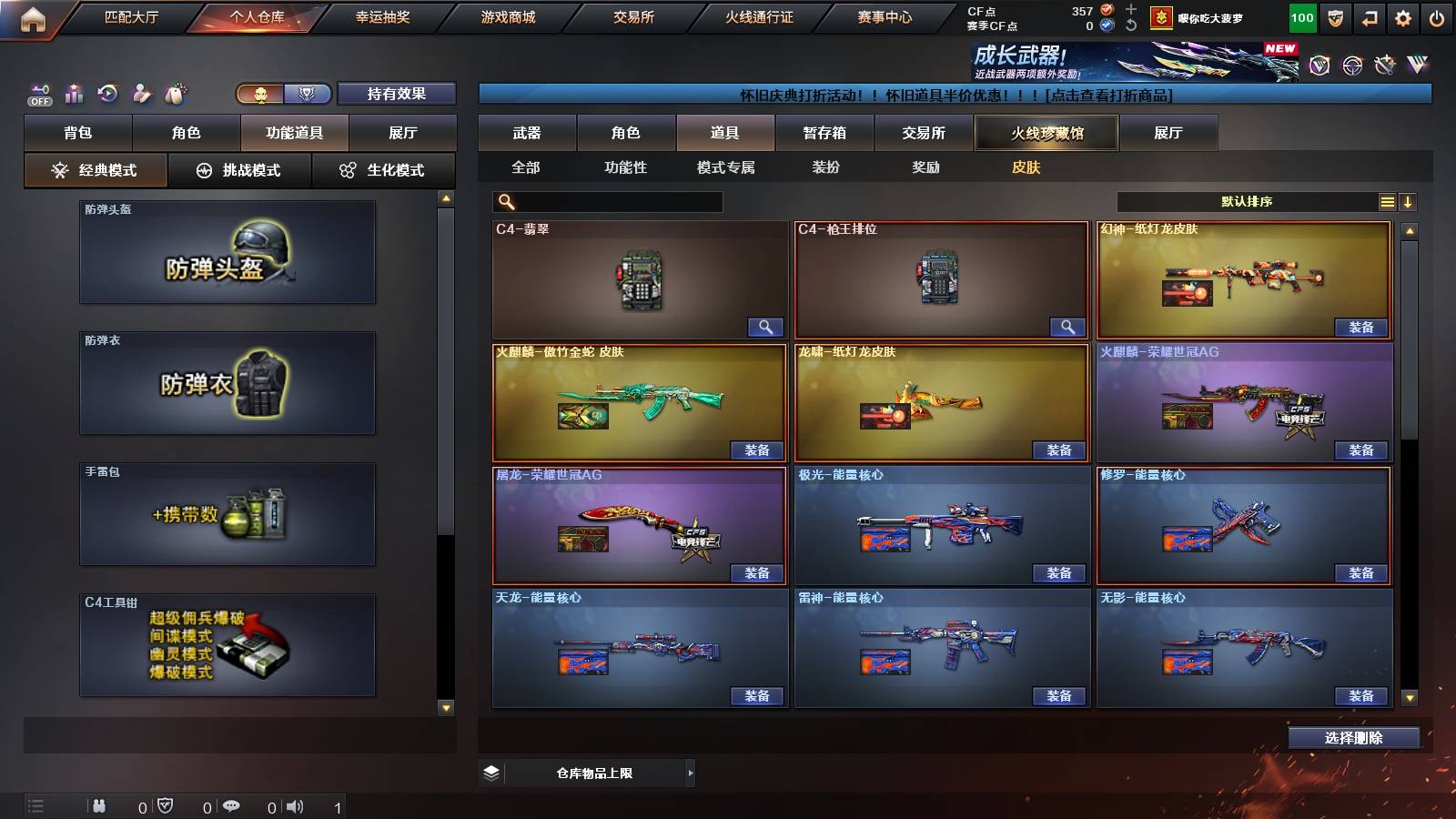Toggle the OFF key switch top left
Viewport: 1456px width, 819px height.
pyautogui.click(x=38, y=92)
